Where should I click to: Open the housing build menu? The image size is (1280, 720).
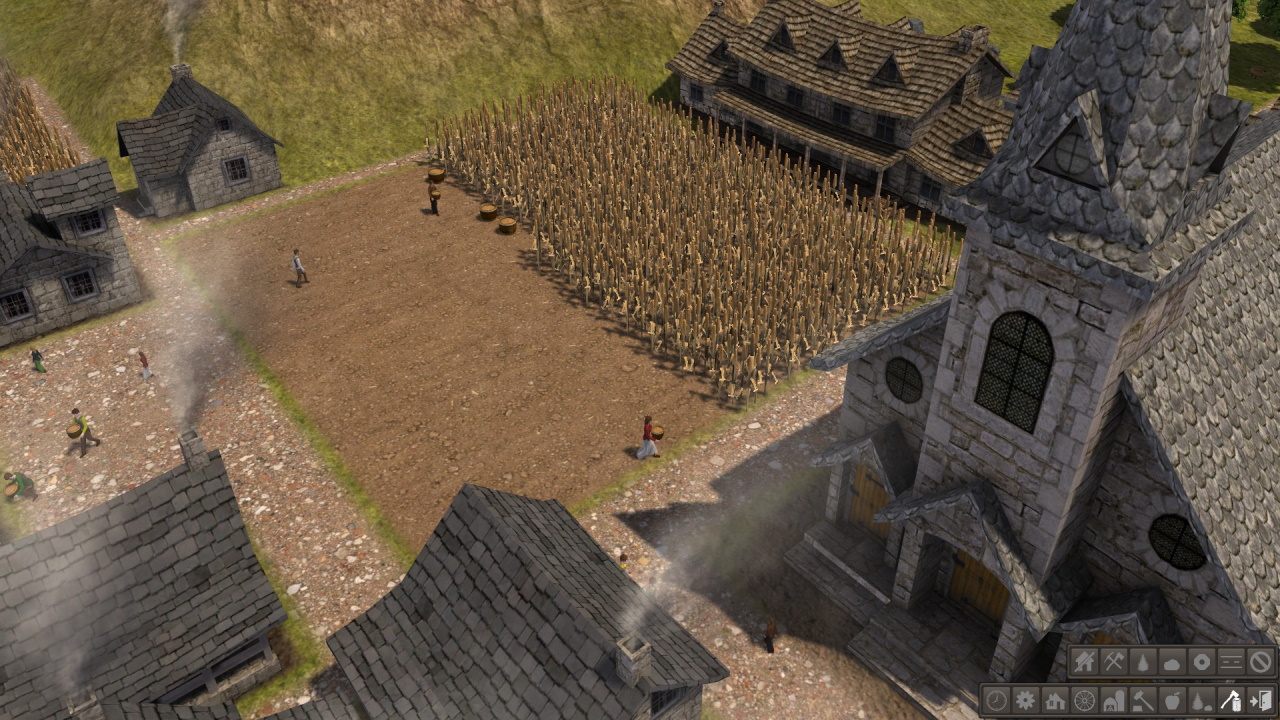pos(1054,700)
